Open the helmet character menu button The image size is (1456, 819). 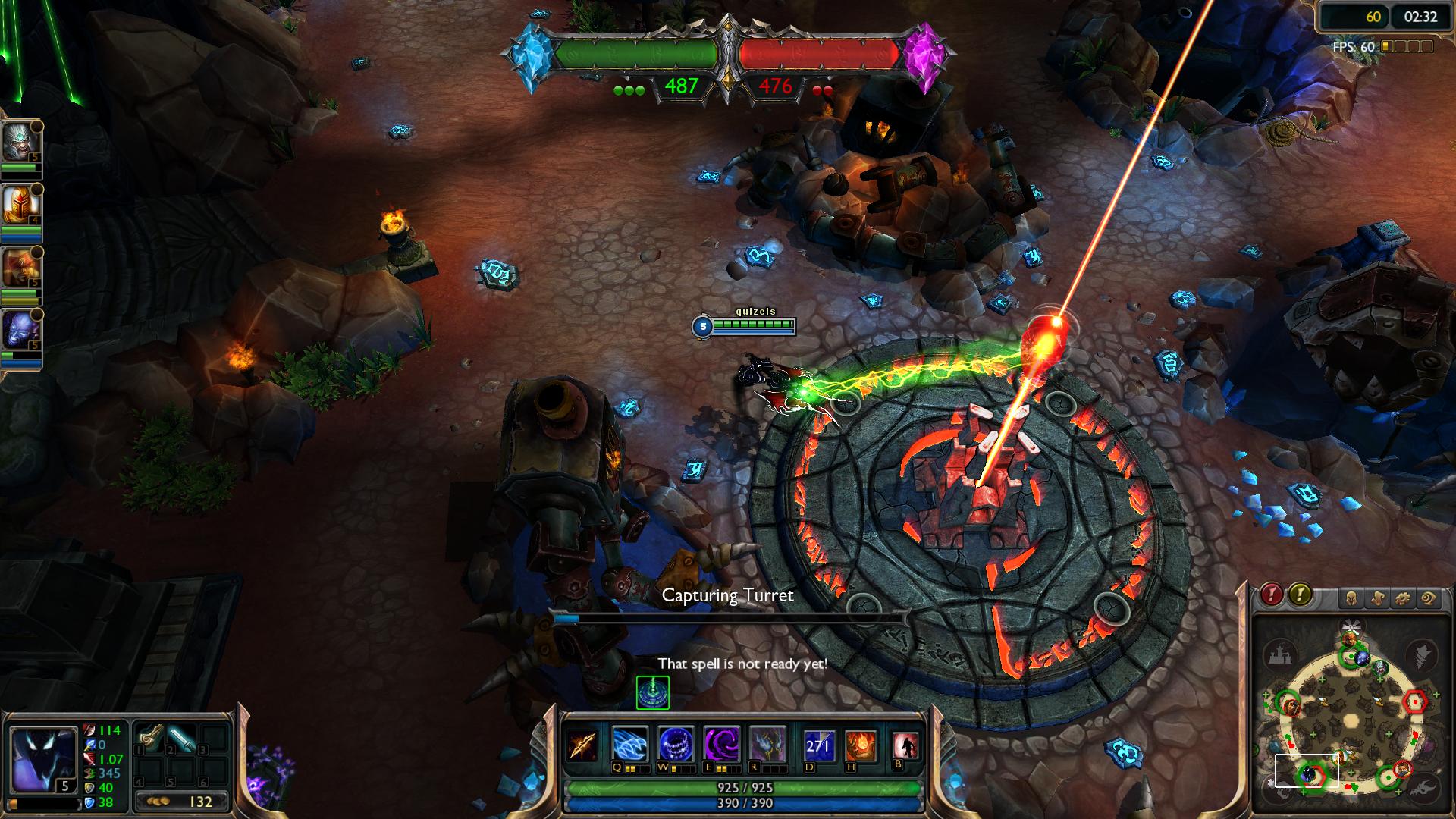1351,598
